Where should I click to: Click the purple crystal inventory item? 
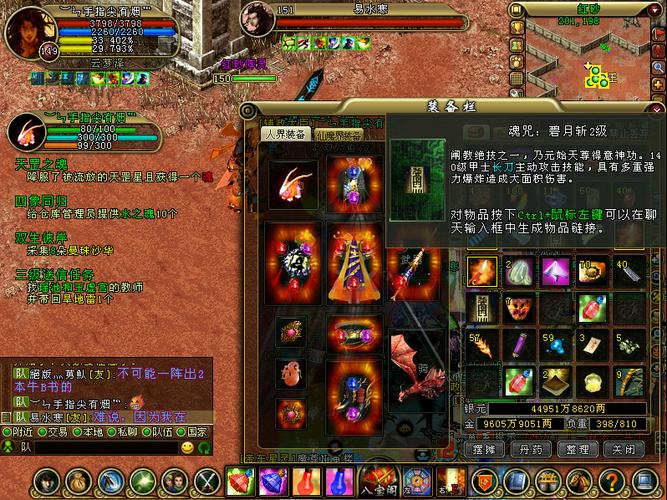click(x=555, y=271)
